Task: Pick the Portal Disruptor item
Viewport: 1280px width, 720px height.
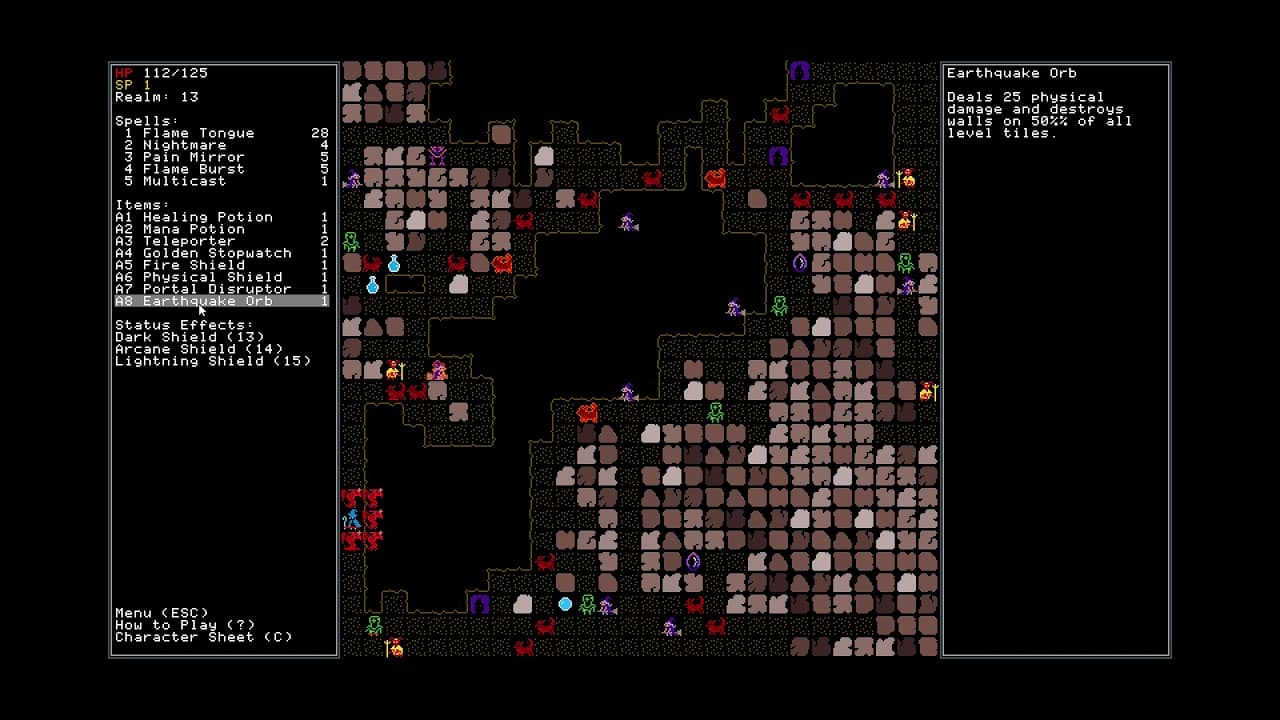Action: pos(217,289)
